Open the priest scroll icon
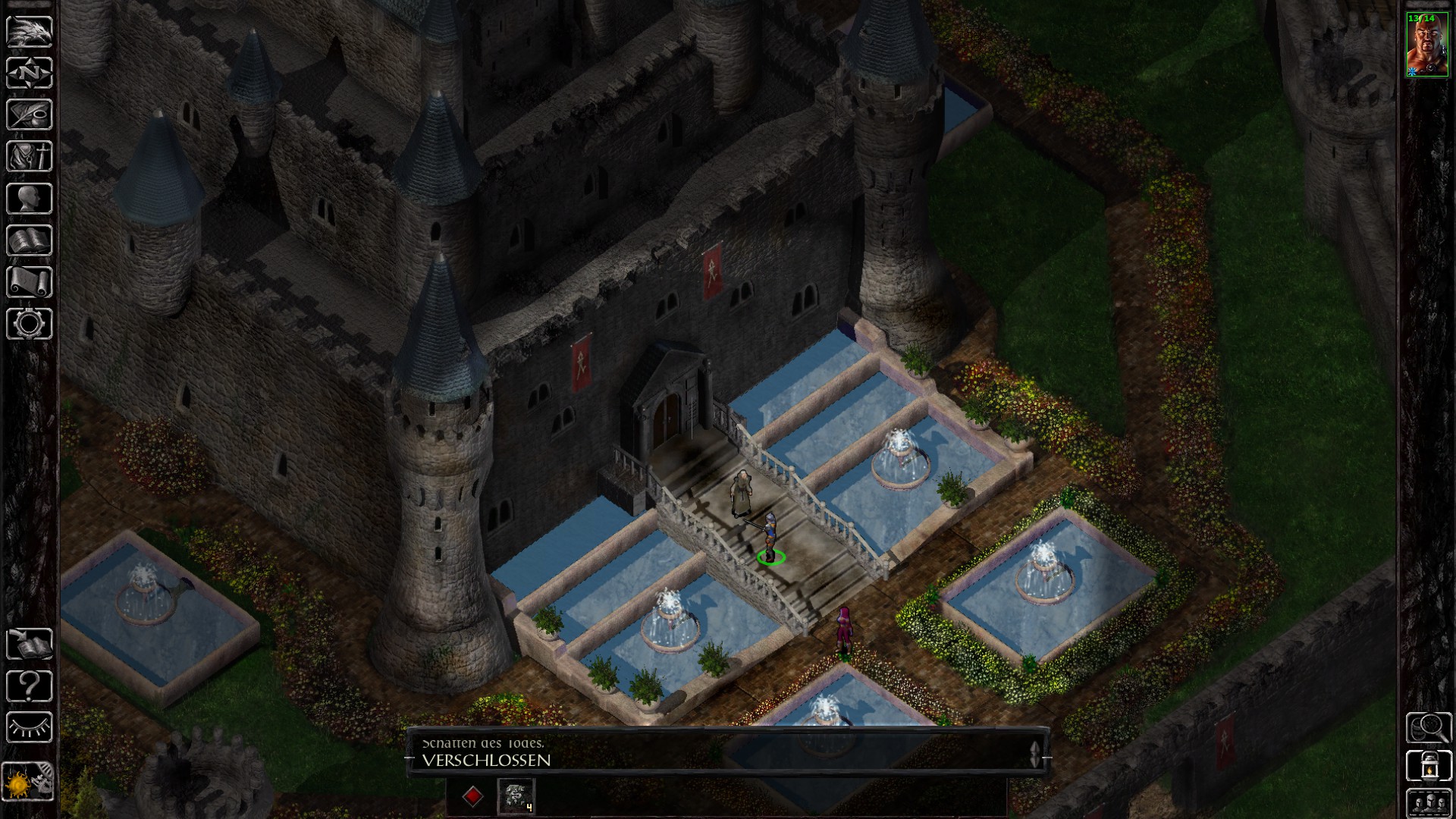This screenshot has height=819, width=1456. (30, 282)
